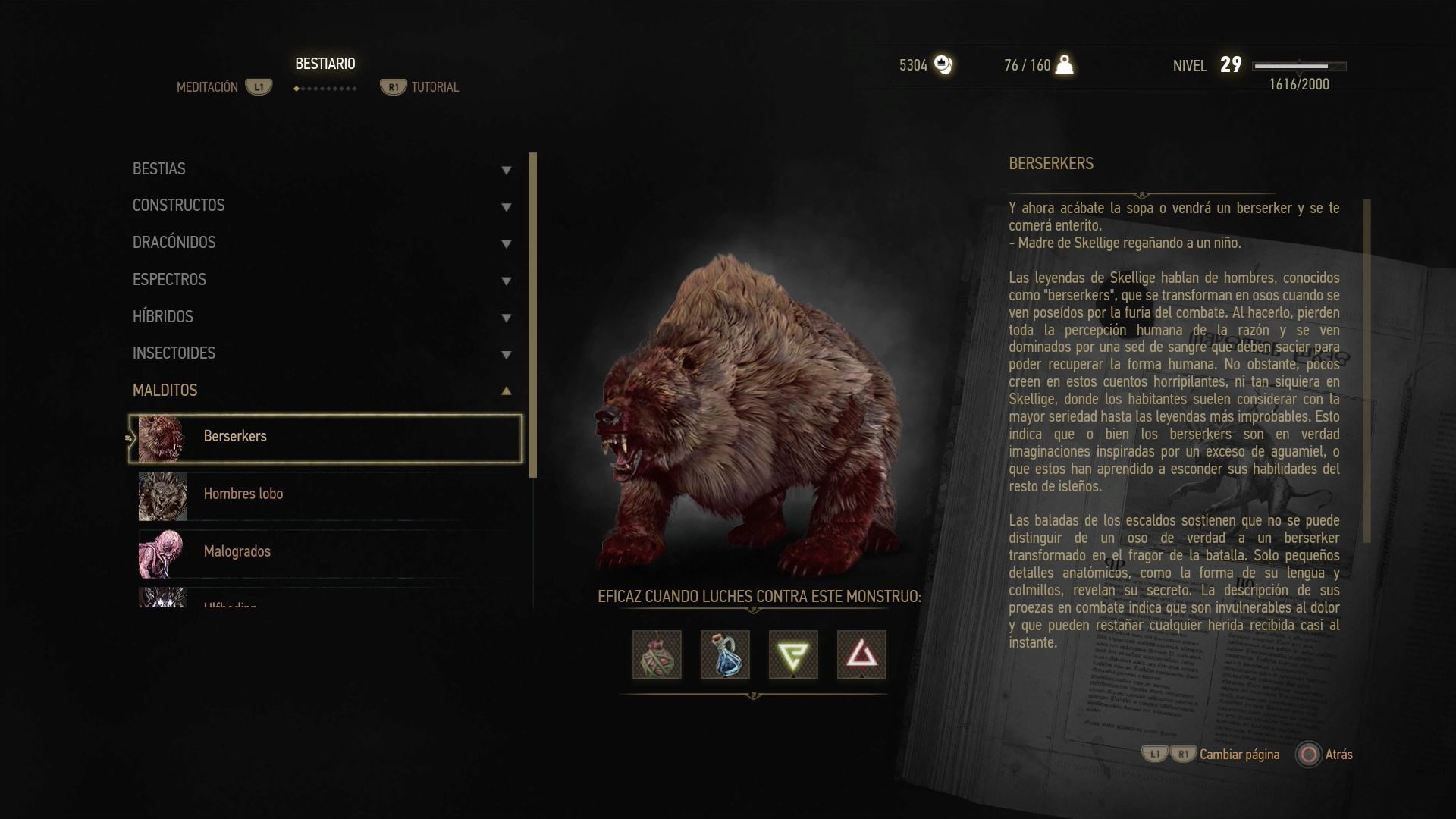Switch to the Tutorial tab

pos(434,87)
